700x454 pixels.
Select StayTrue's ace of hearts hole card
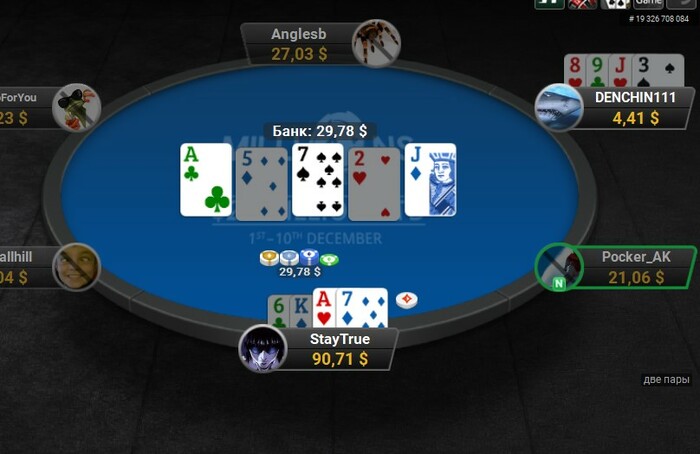(x=323, y=307)
